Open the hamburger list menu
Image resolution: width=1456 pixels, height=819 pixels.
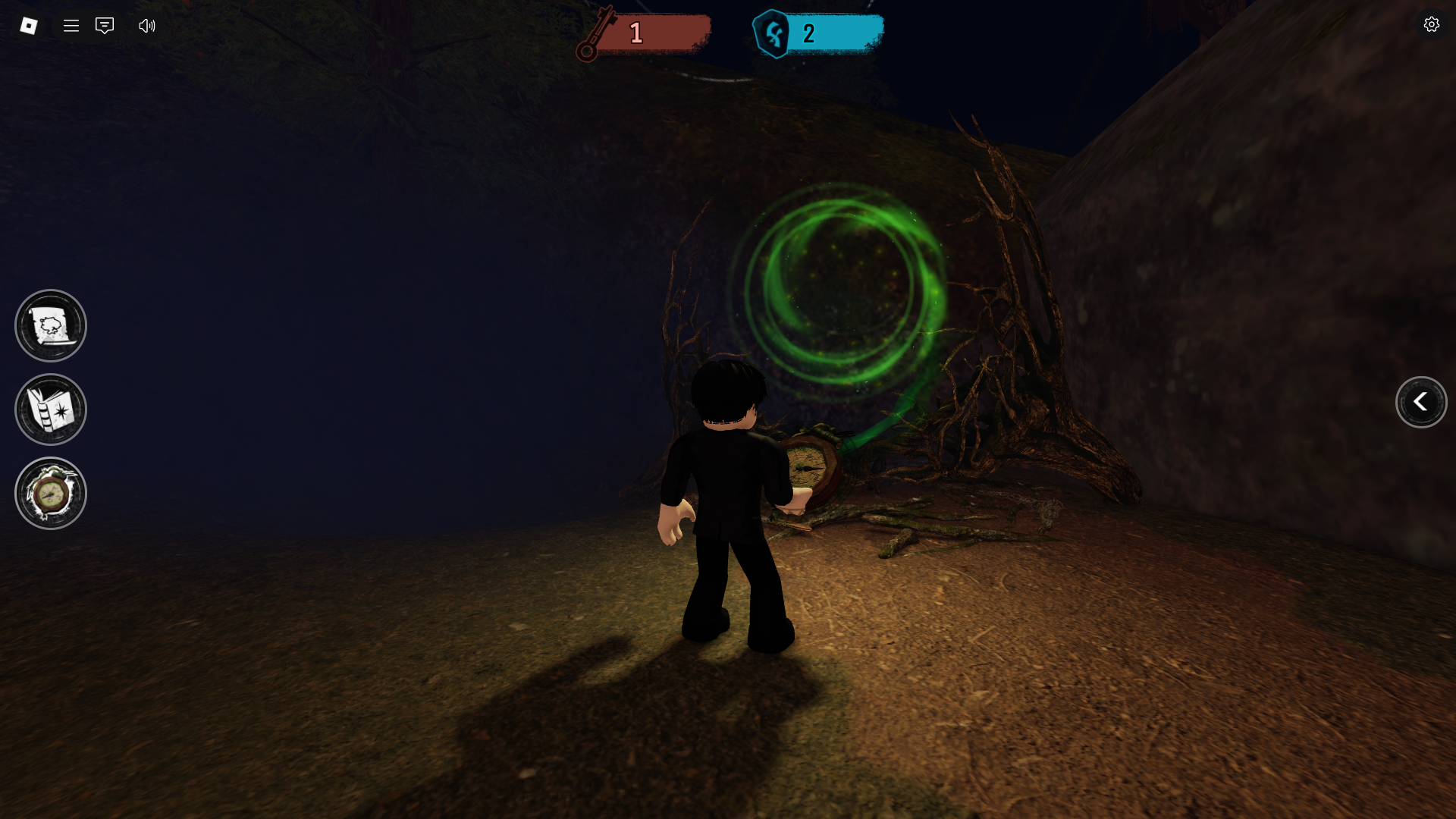click(x=71, y=26)
